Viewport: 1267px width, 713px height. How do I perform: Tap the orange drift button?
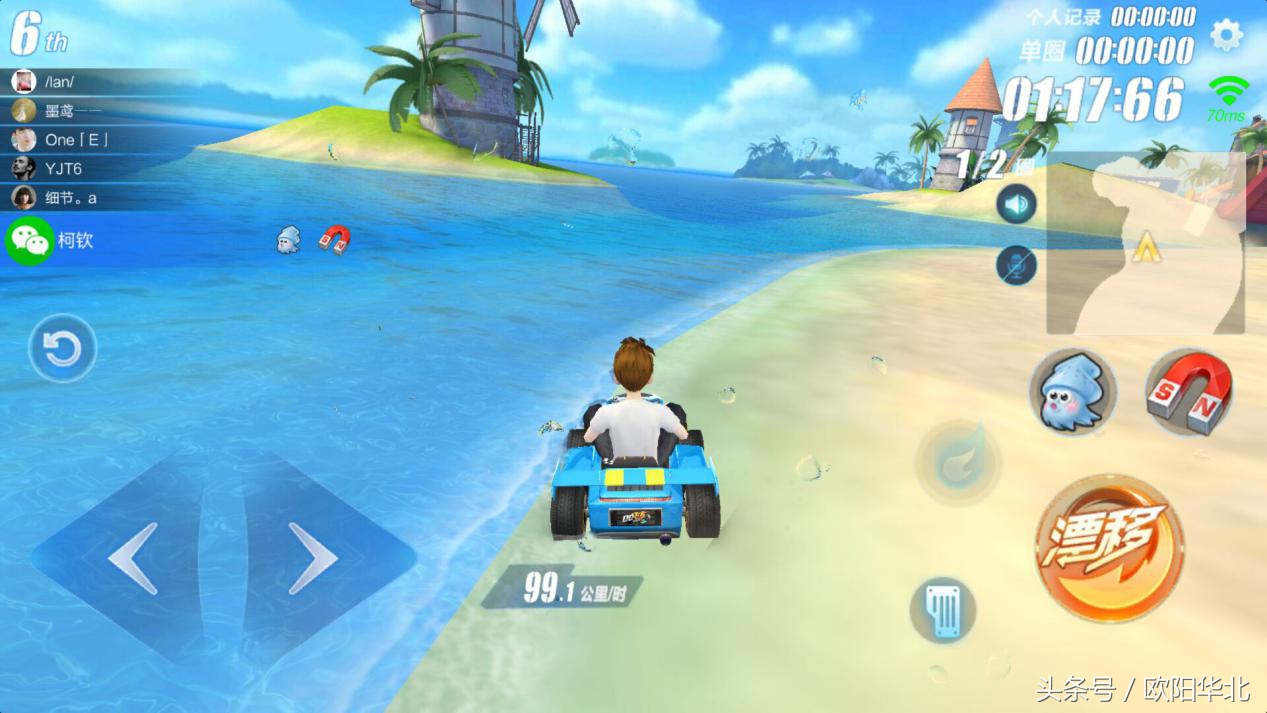(x=1109, y=549)
